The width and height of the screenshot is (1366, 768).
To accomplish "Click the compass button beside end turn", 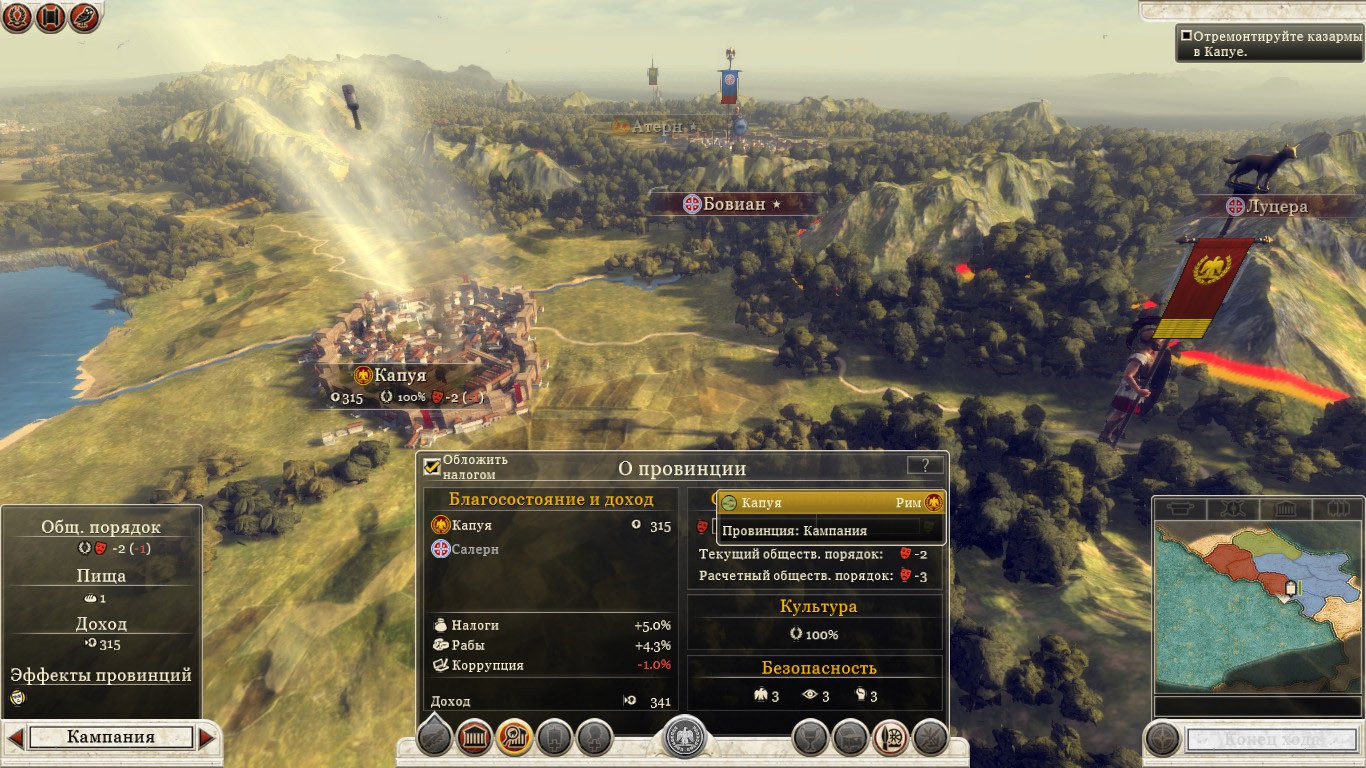I will 1162,740.
